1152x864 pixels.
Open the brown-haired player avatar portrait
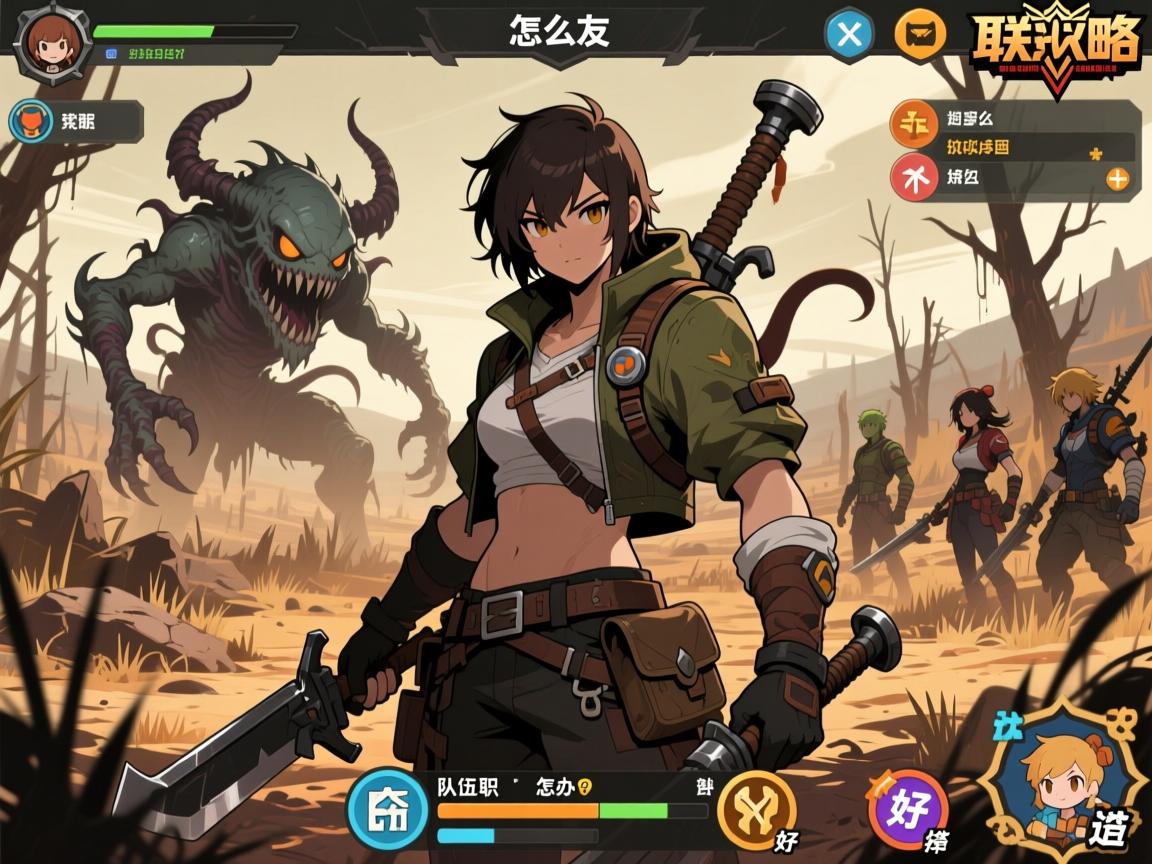pos(45,40)
